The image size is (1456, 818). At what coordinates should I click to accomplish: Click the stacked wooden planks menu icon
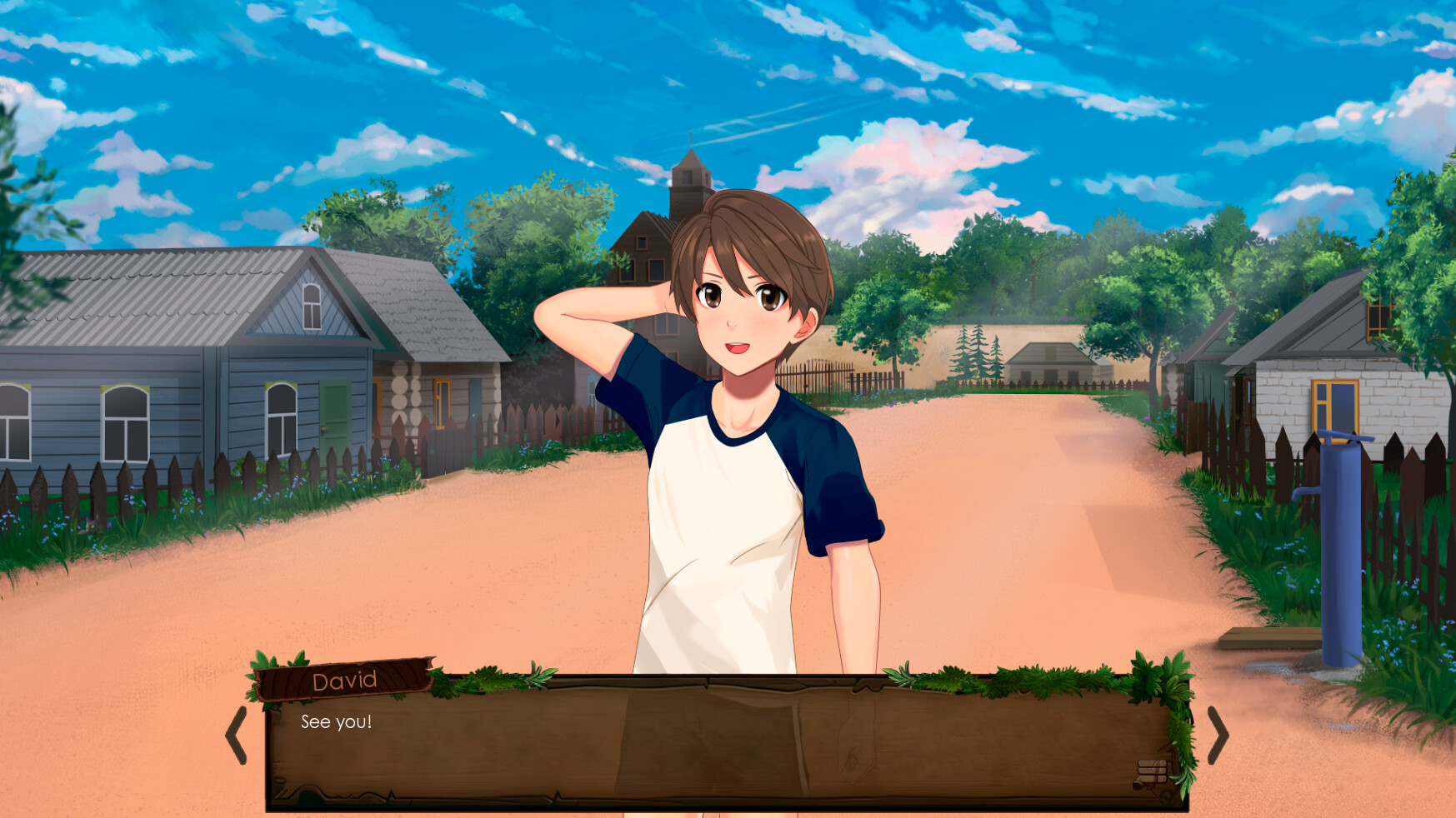coord(1153,769)
